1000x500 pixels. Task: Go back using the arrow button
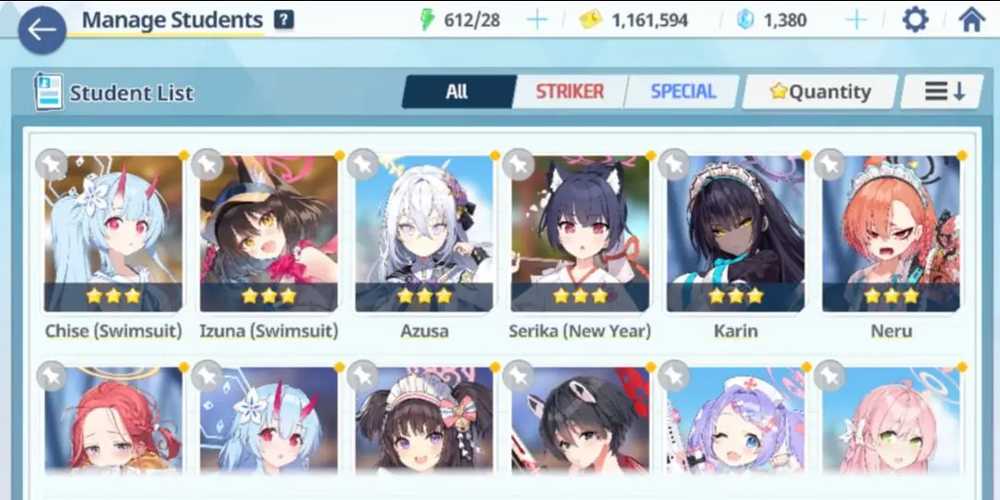pos(41,29)
